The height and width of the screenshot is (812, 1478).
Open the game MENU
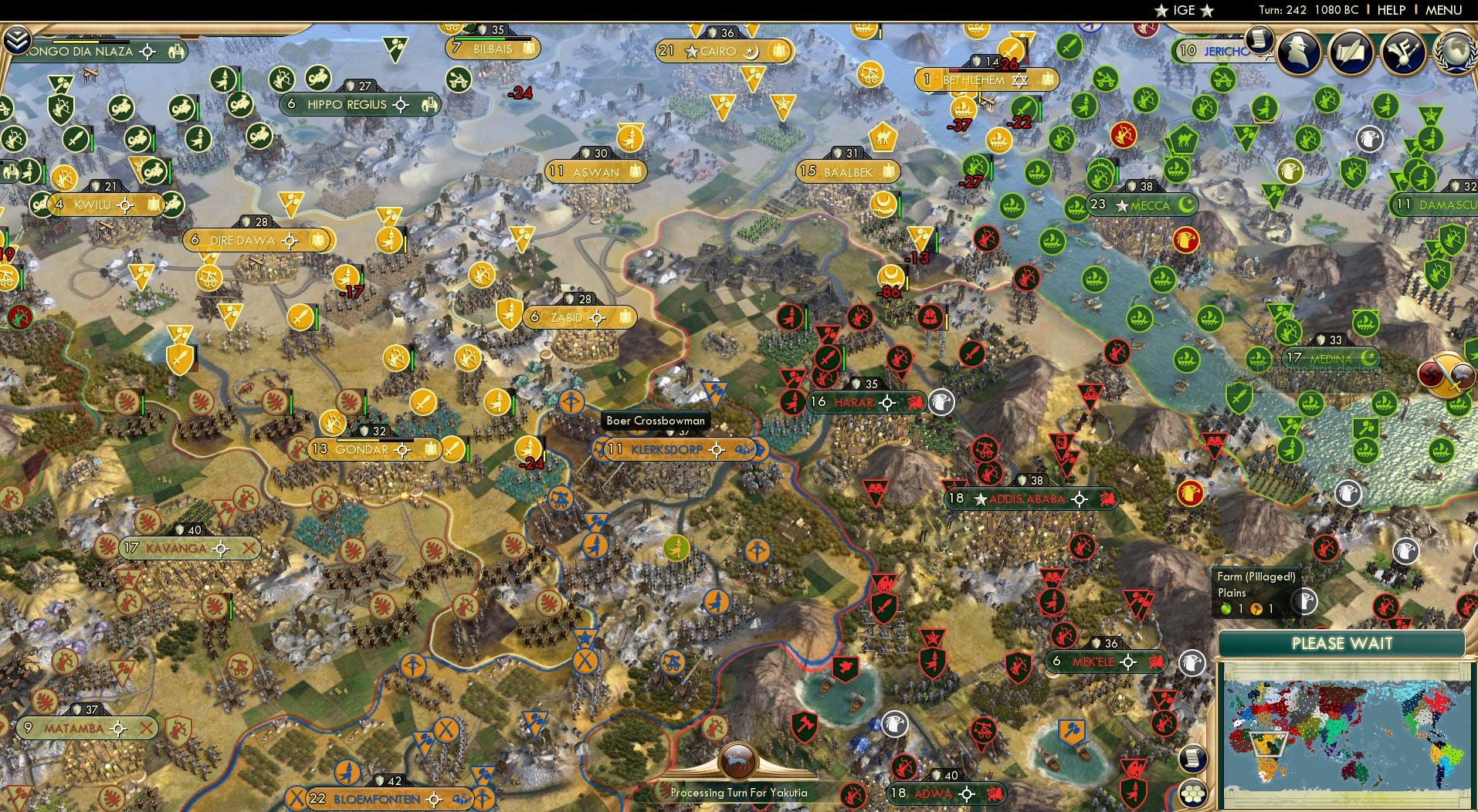click(x=1445, y=10)
